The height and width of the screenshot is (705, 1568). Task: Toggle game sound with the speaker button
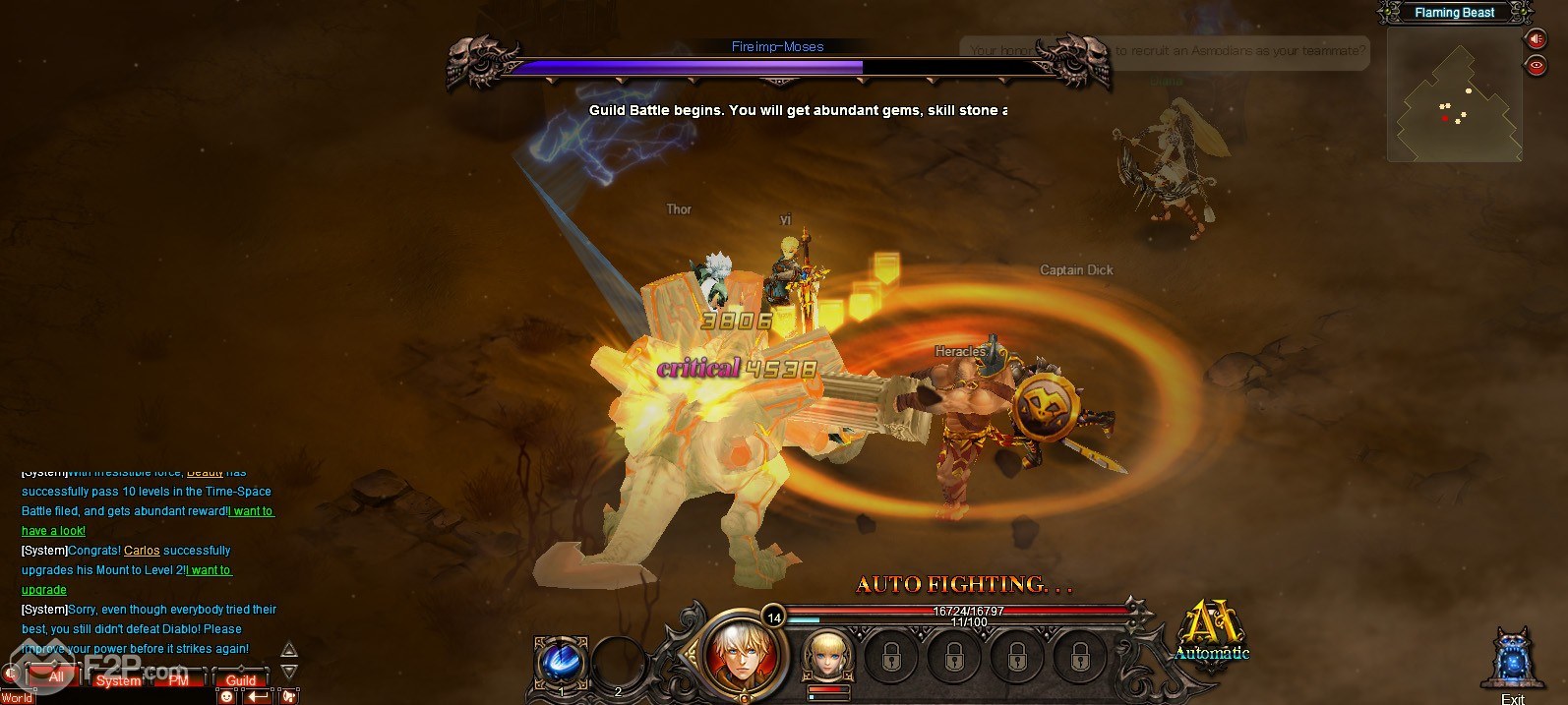click(1535, 39)
